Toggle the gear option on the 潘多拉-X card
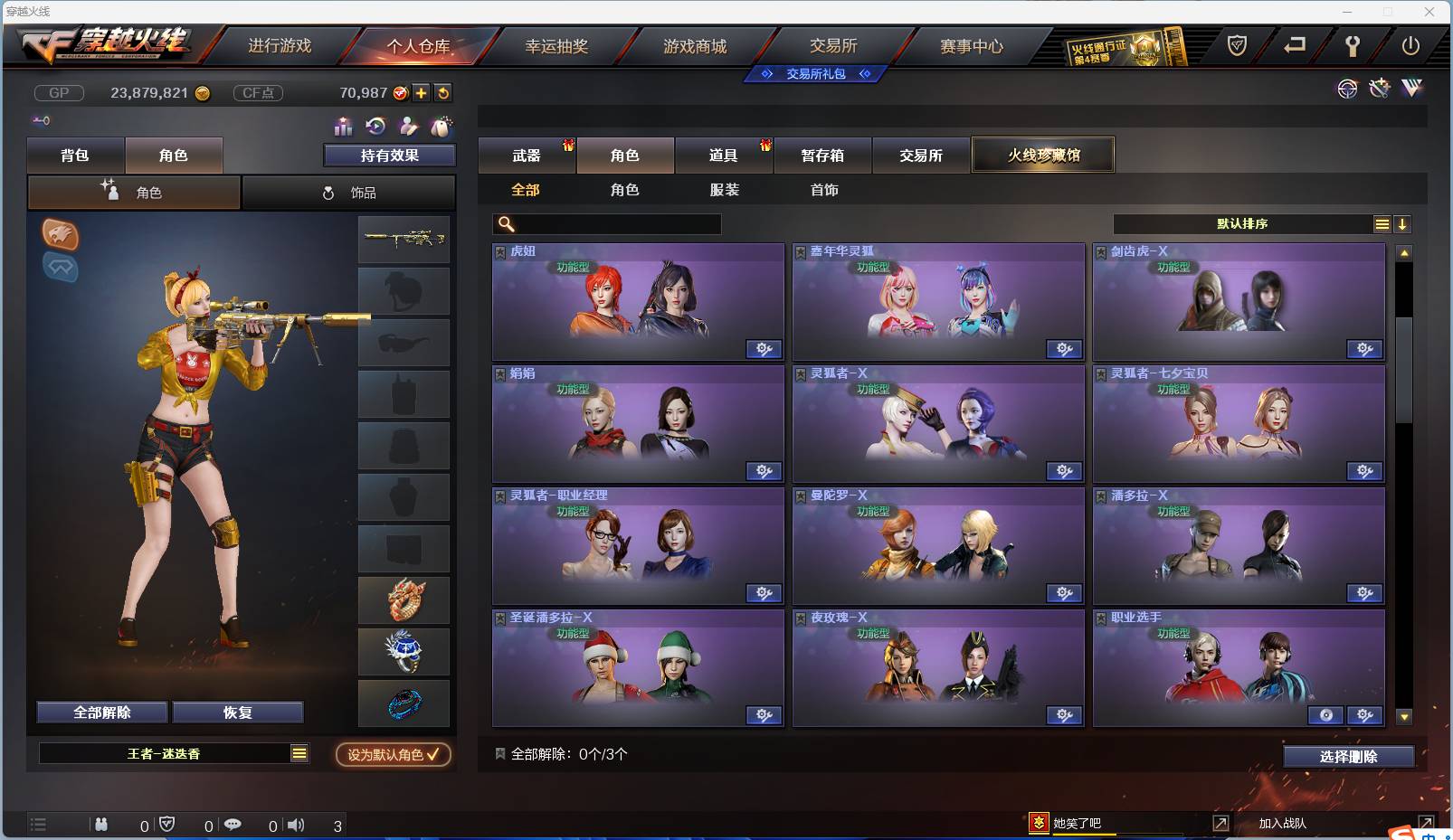Viewport: 1453px width, 840px height. coord(1365,593)
